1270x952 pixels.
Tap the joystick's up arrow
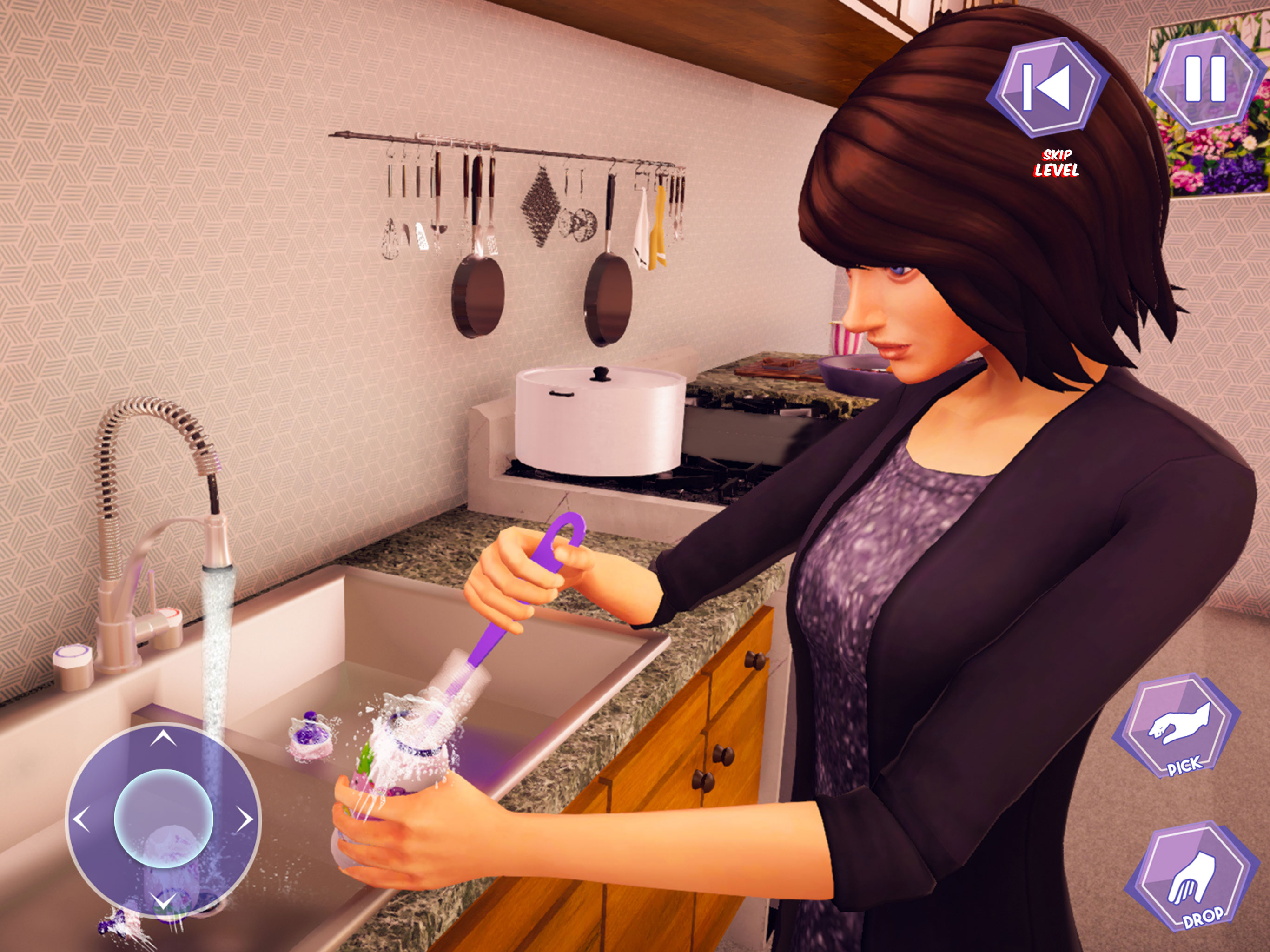coord(164,738)
